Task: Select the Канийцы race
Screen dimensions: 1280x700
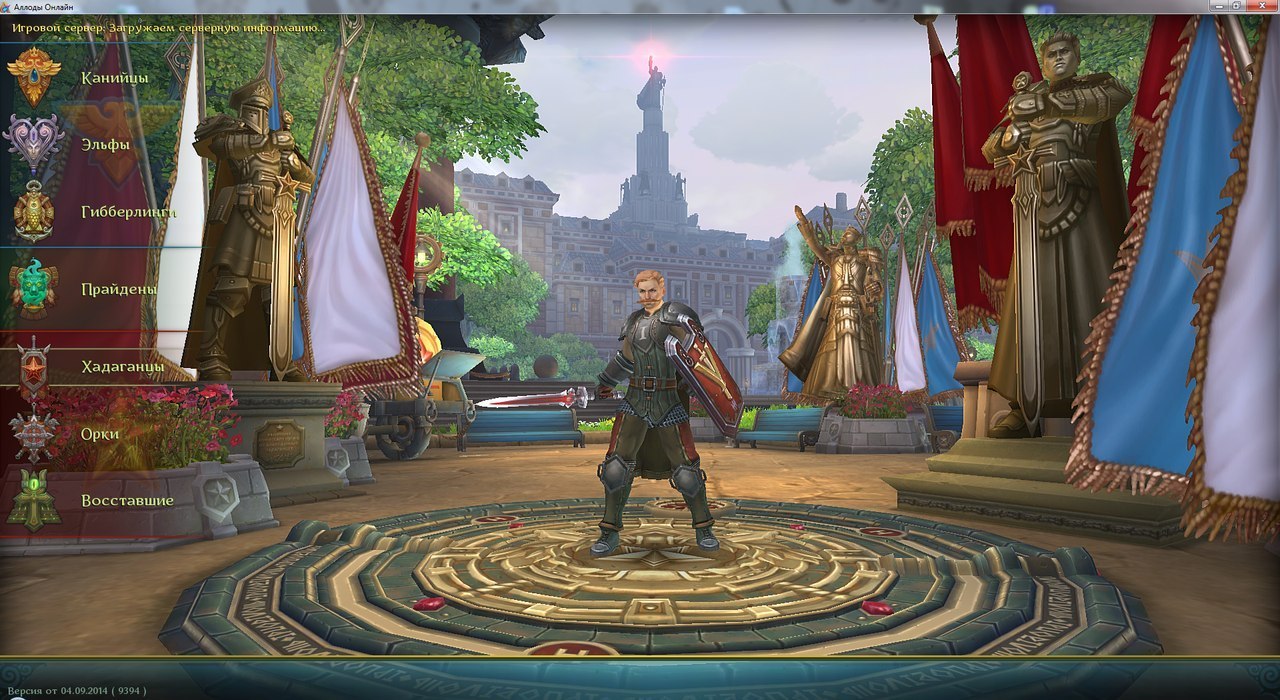Action: [113, 78]
